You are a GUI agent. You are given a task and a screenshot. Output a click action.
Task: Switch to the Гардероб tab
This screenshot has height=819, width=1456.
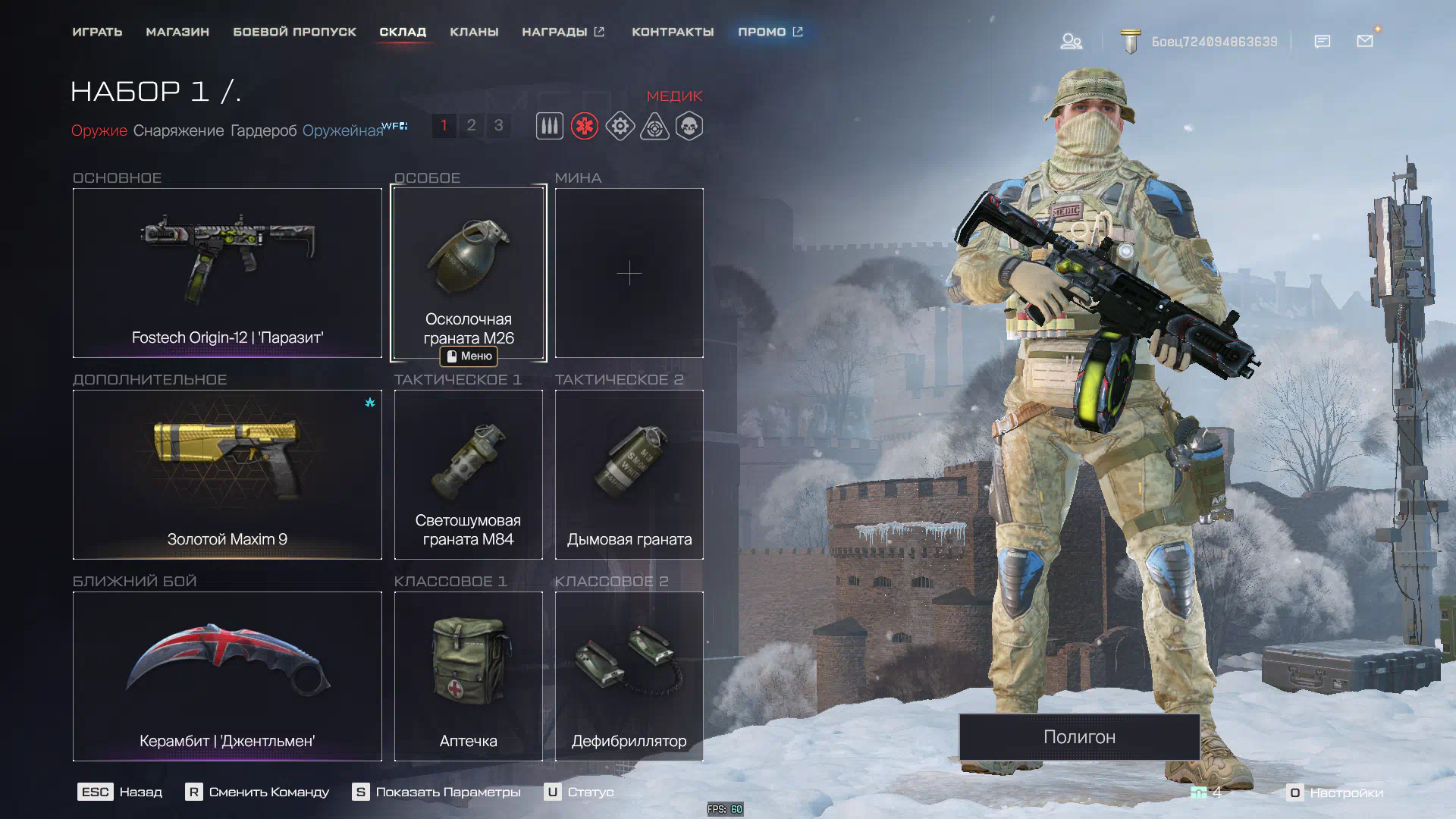tap(263, 130)
